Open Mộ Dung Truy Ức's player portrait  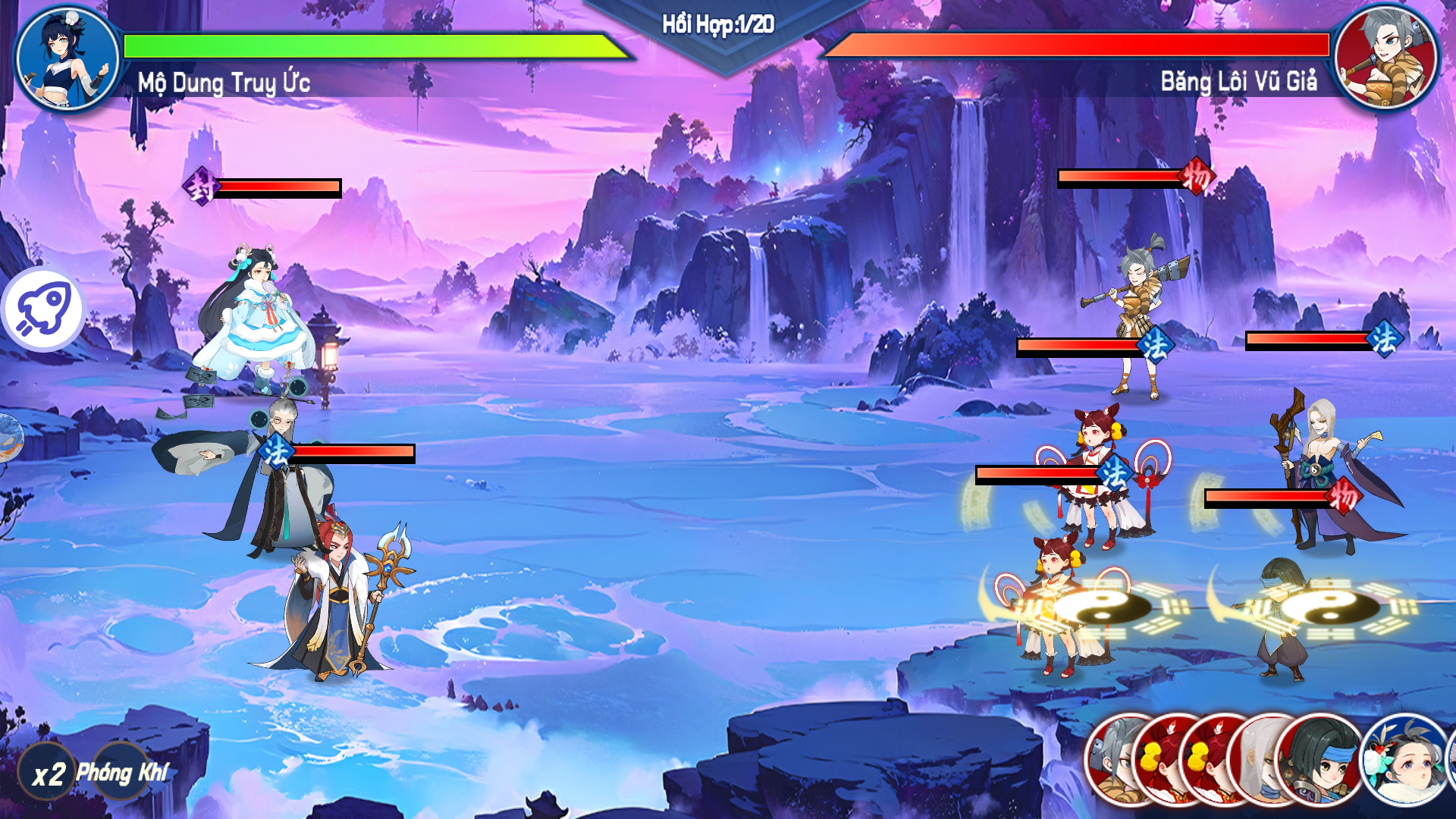pyautogui.click(x=67, y=58)
